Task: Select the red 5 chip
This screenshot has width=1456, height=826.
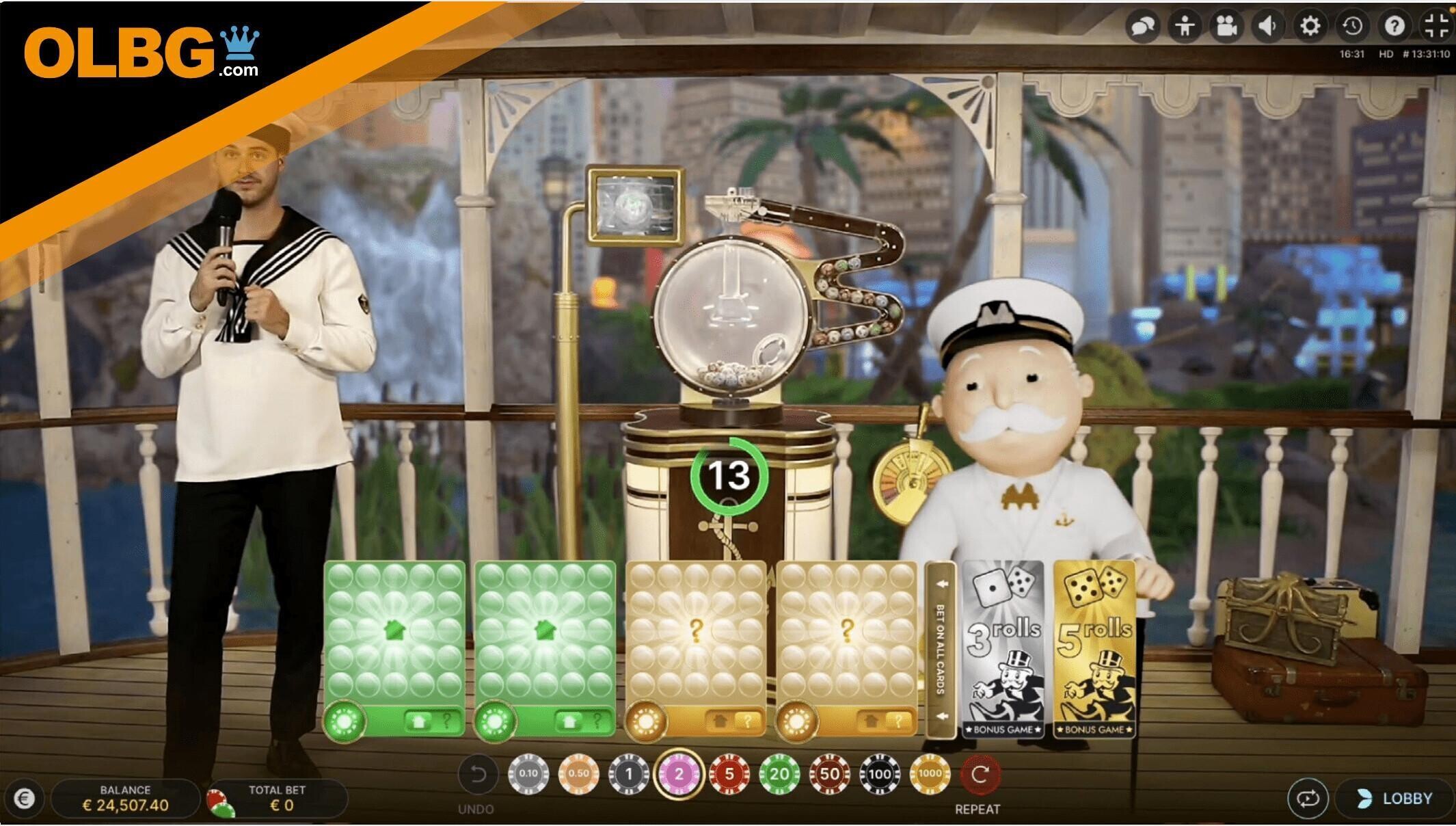Action: coord(729,774)
